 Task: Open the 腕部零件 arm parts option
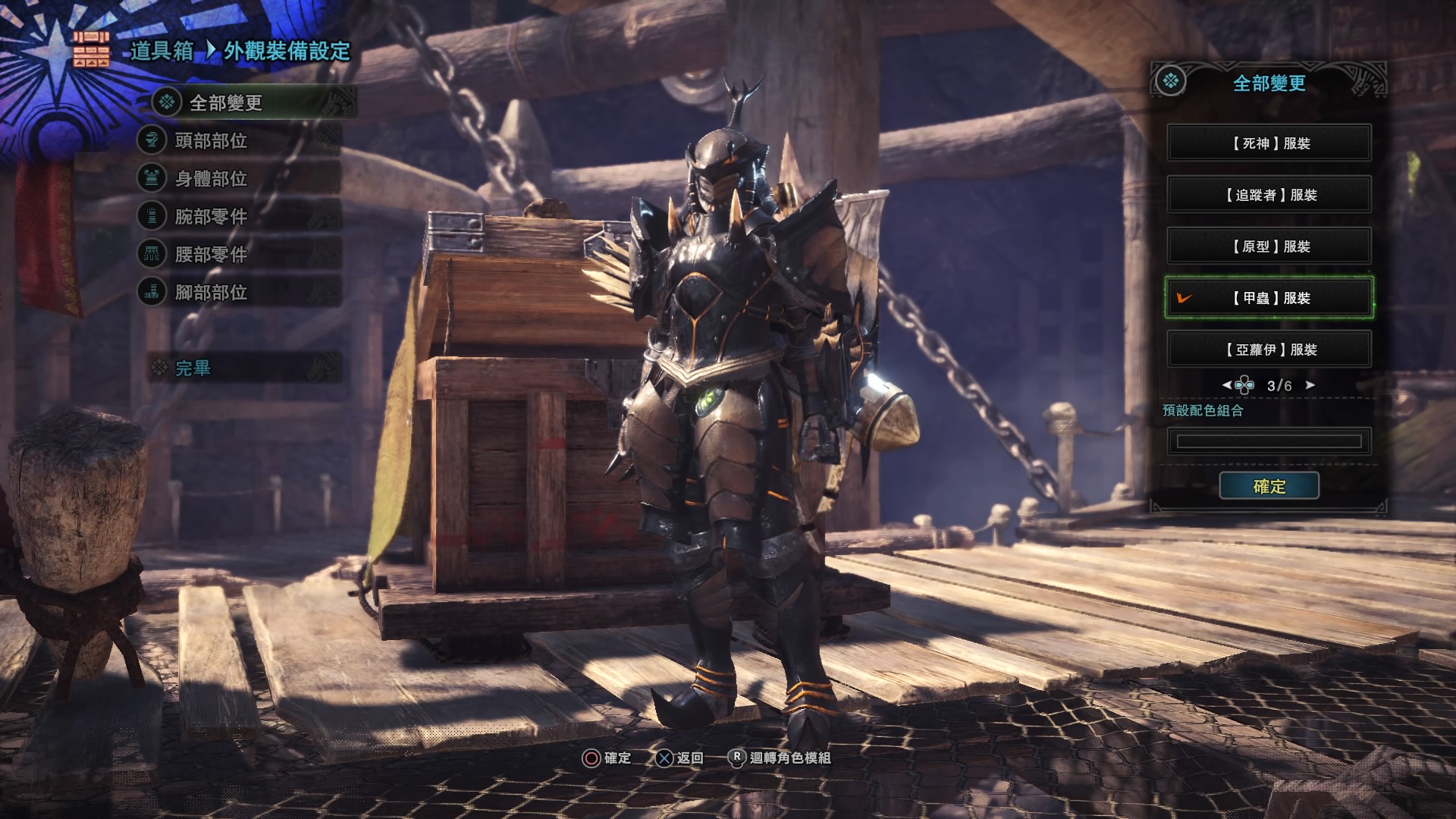point(211,216)
